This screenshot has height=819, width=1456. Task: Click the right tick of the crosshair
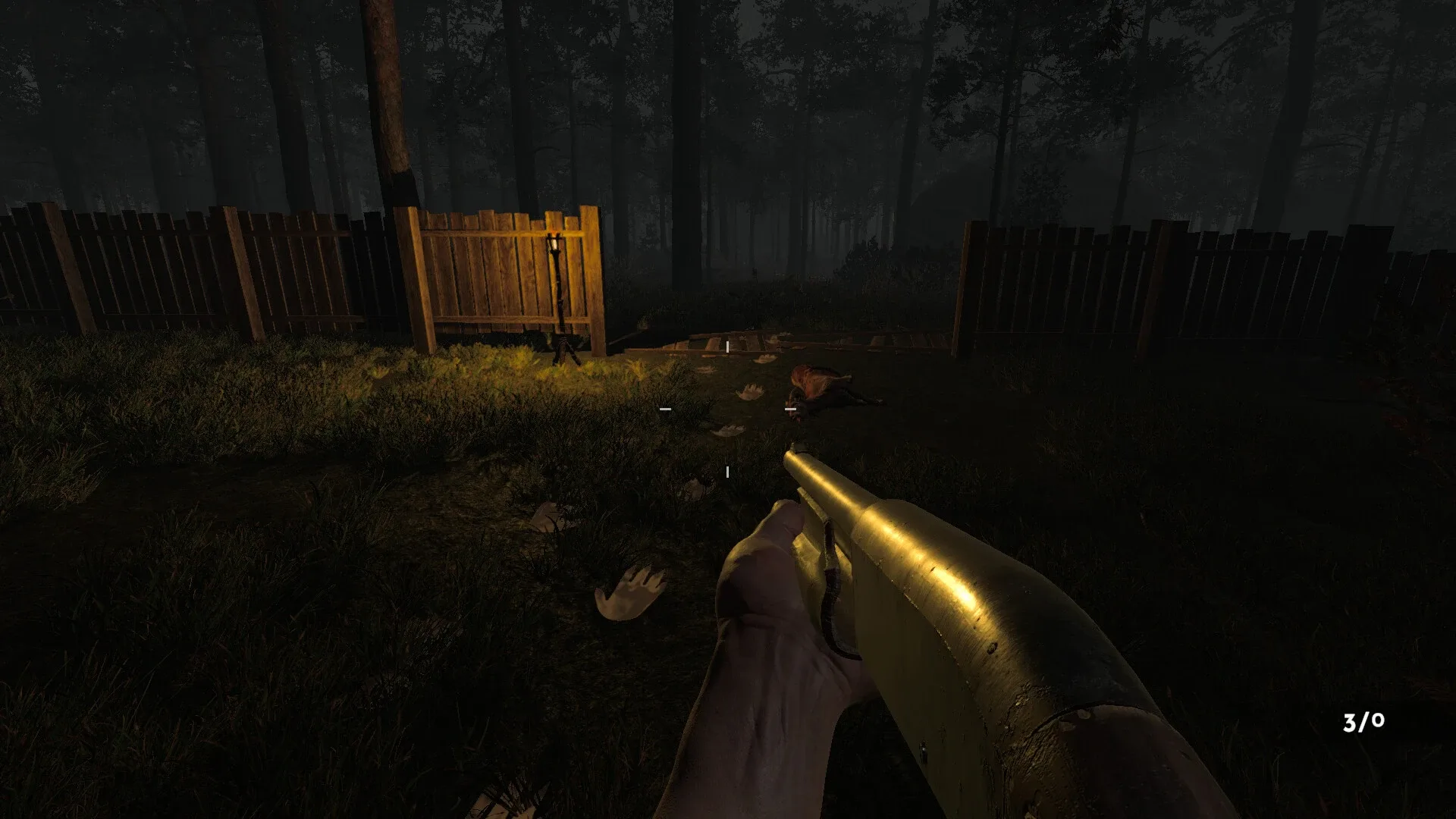point(792,409)
